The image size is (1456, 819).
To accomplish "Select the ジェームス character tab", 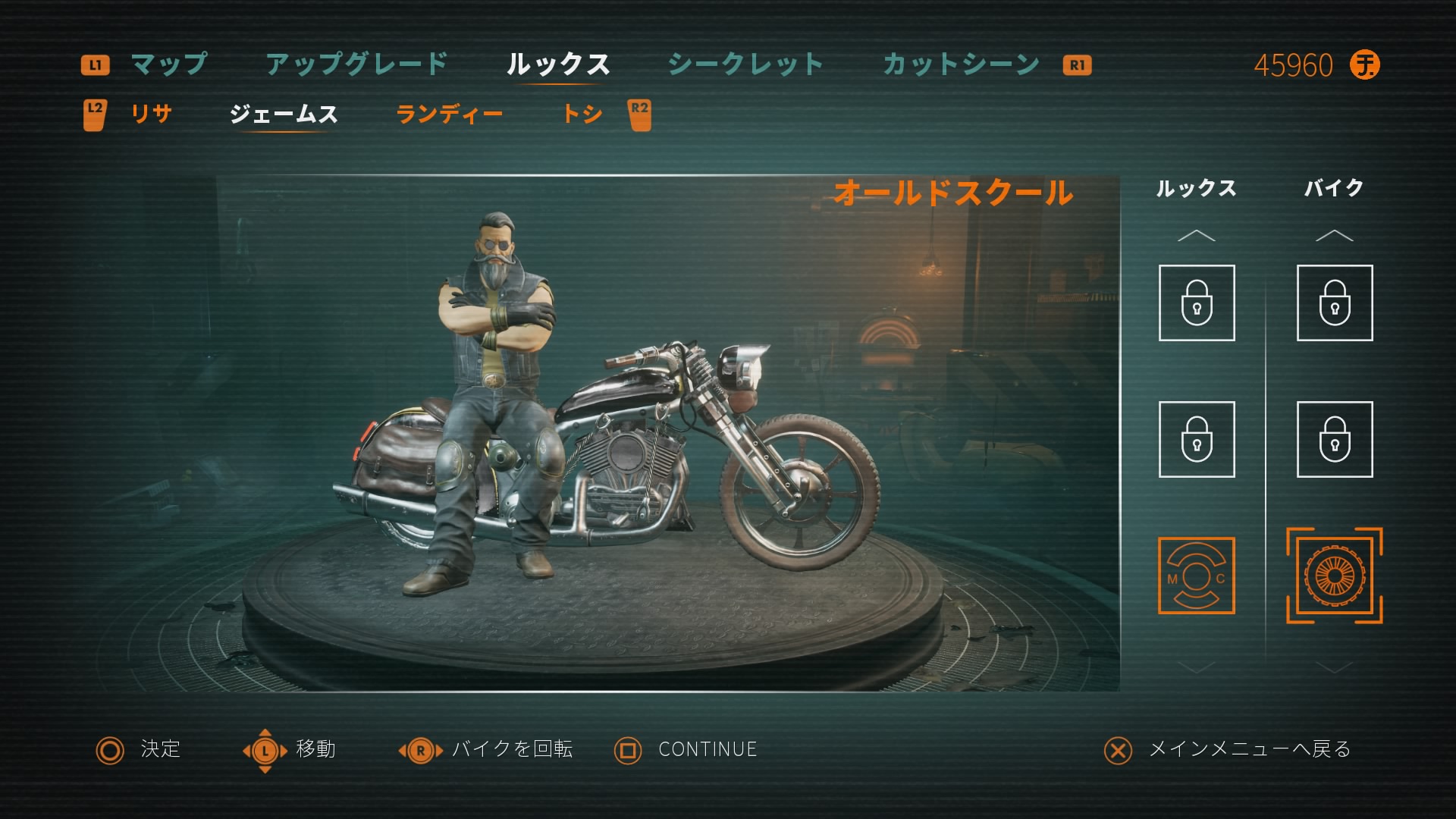I will click(284, 115).
